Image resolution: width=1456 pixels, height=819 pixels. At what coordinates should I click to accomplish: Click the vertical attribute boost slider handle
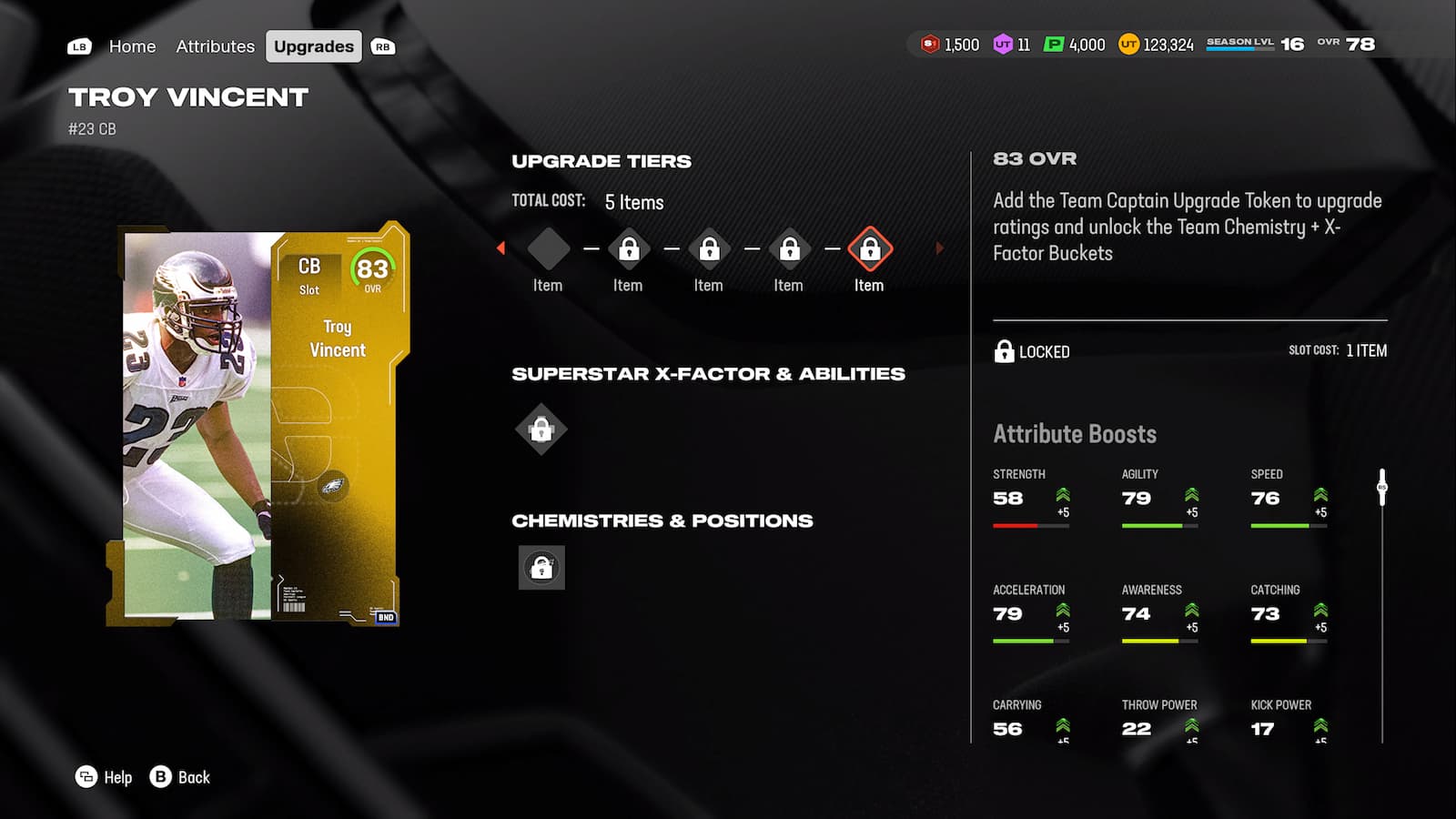(x=1380, y=489)
